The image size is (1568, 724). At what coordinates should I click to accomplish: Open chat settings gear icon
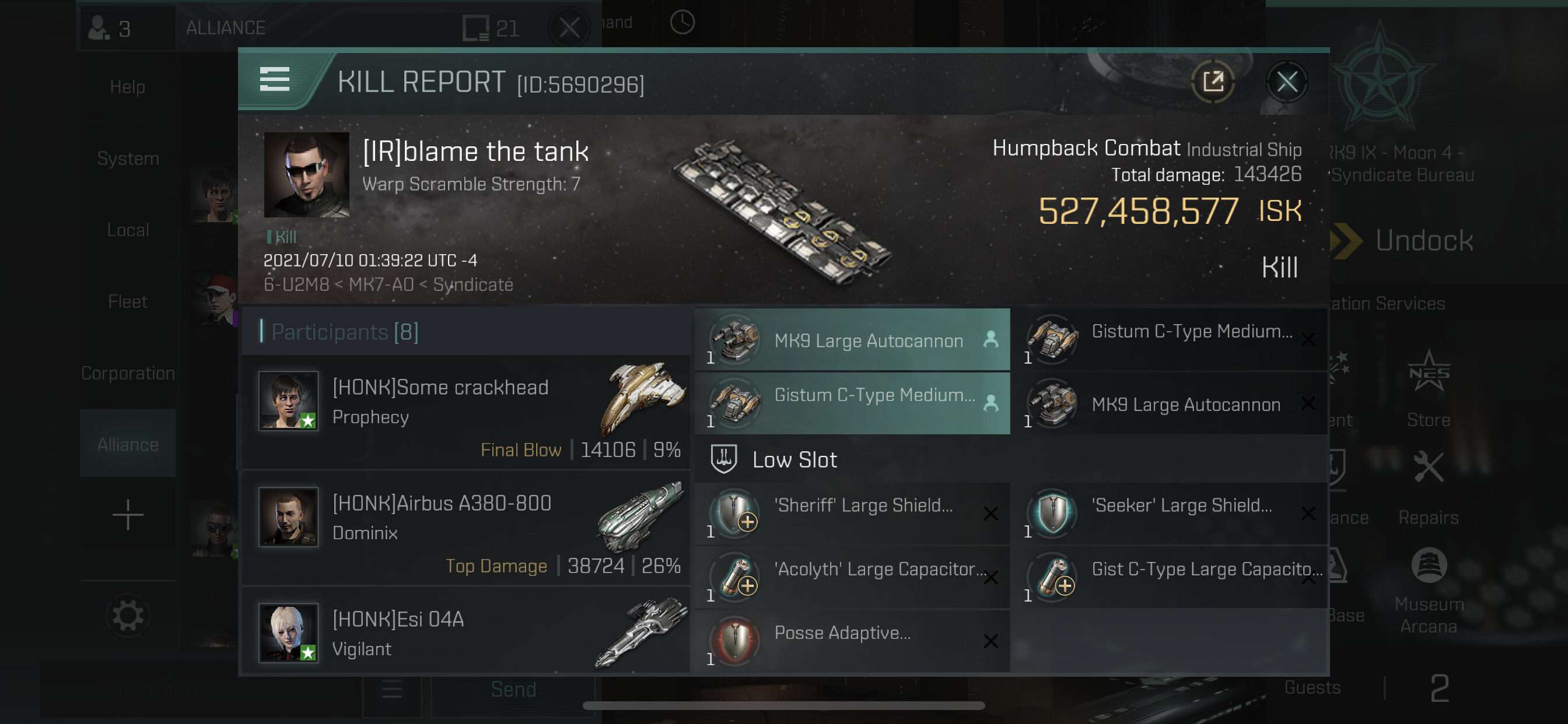click(128, 615)
